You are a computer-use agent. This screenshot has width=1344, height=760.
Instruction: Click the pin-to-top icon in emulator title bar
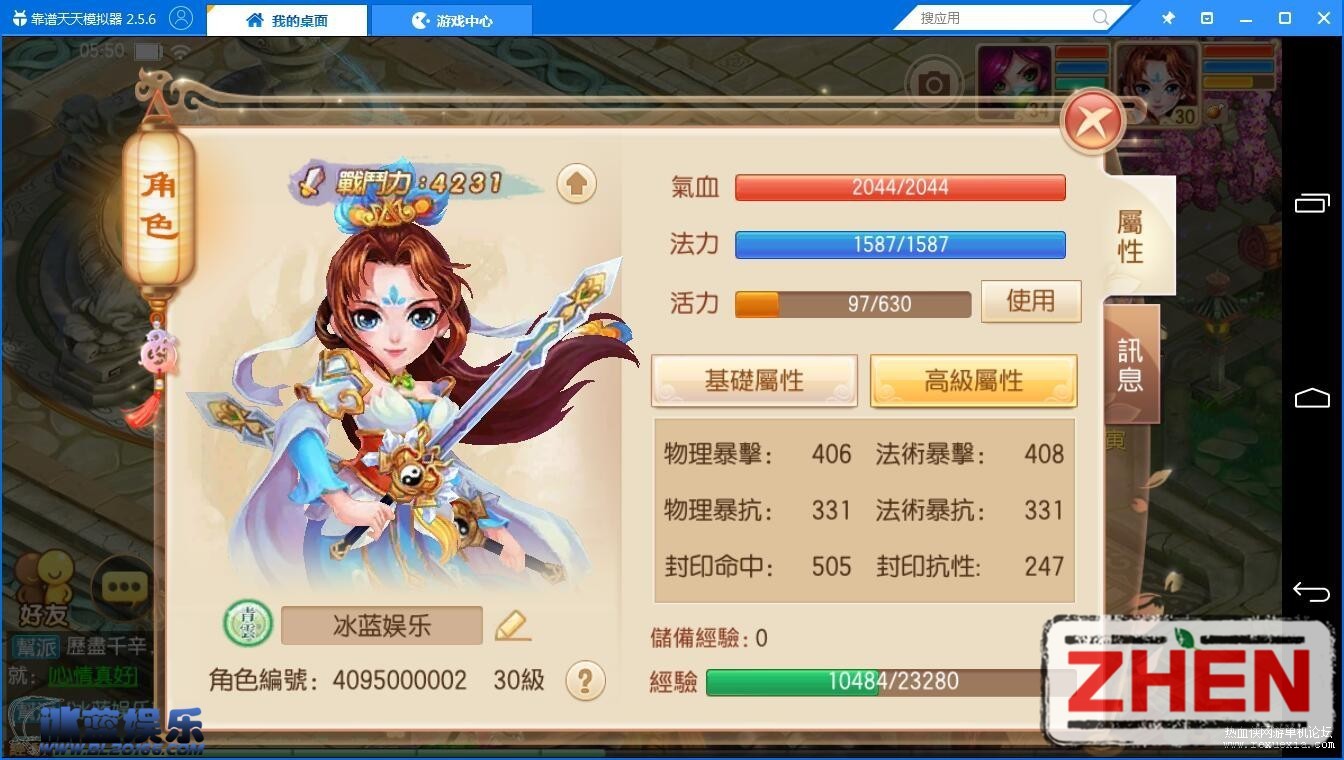pos(1167,17)
